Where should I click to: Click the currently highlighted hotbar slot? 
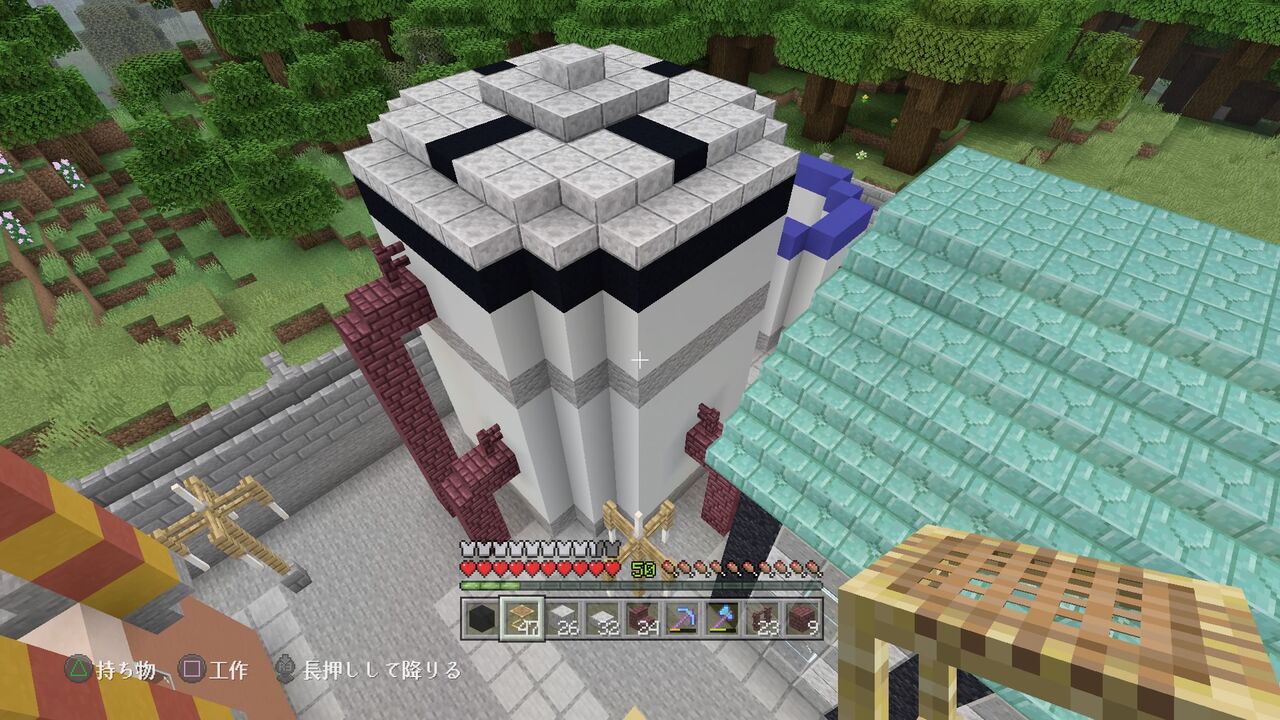[522, 617]
